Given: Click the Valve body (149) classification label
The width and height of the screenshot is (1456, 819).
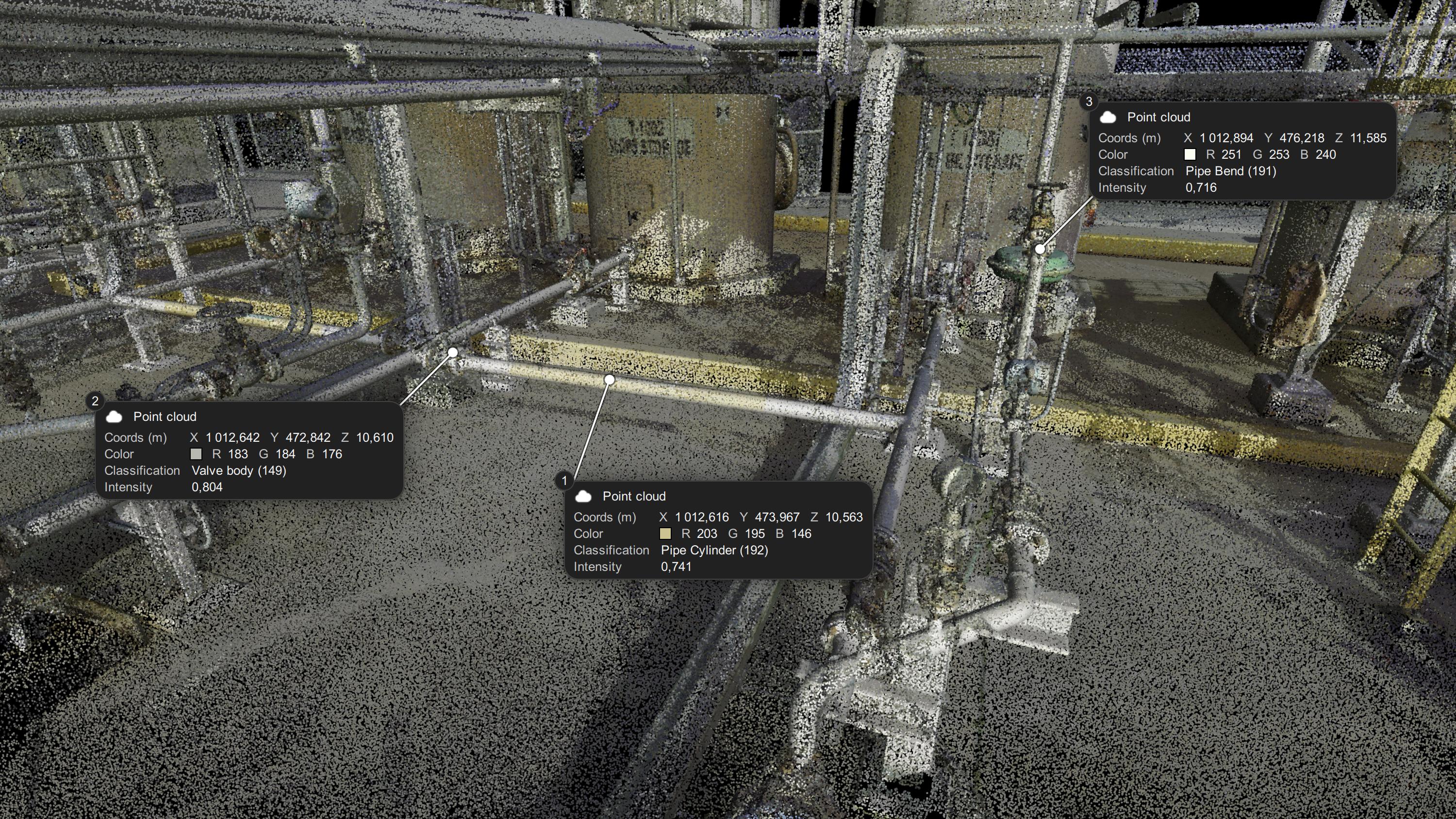Looking at the screenshot, I should (x=239, y=470).
